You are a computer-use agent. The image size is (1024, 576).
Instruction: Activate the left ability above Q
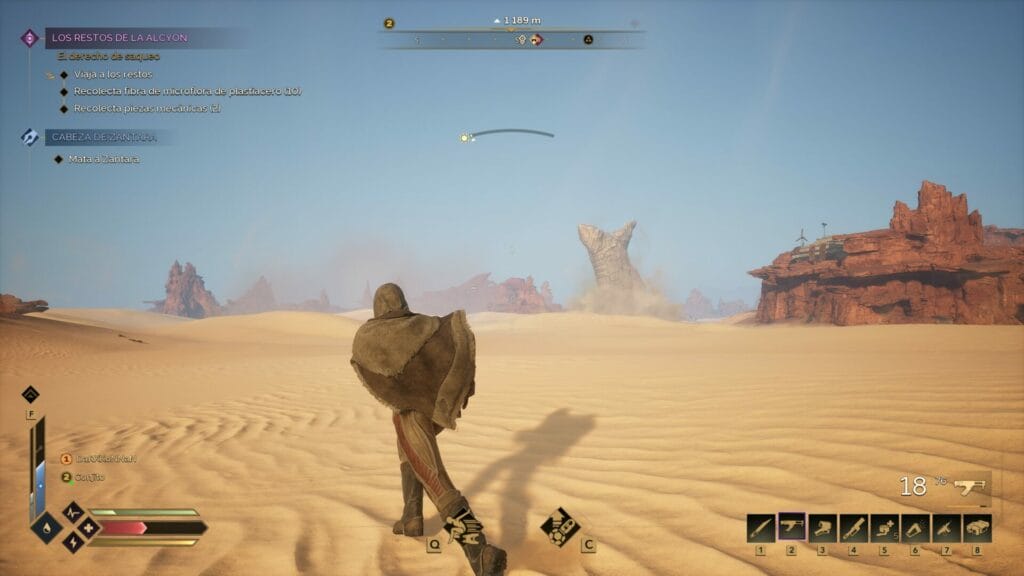tap(464, 525)
